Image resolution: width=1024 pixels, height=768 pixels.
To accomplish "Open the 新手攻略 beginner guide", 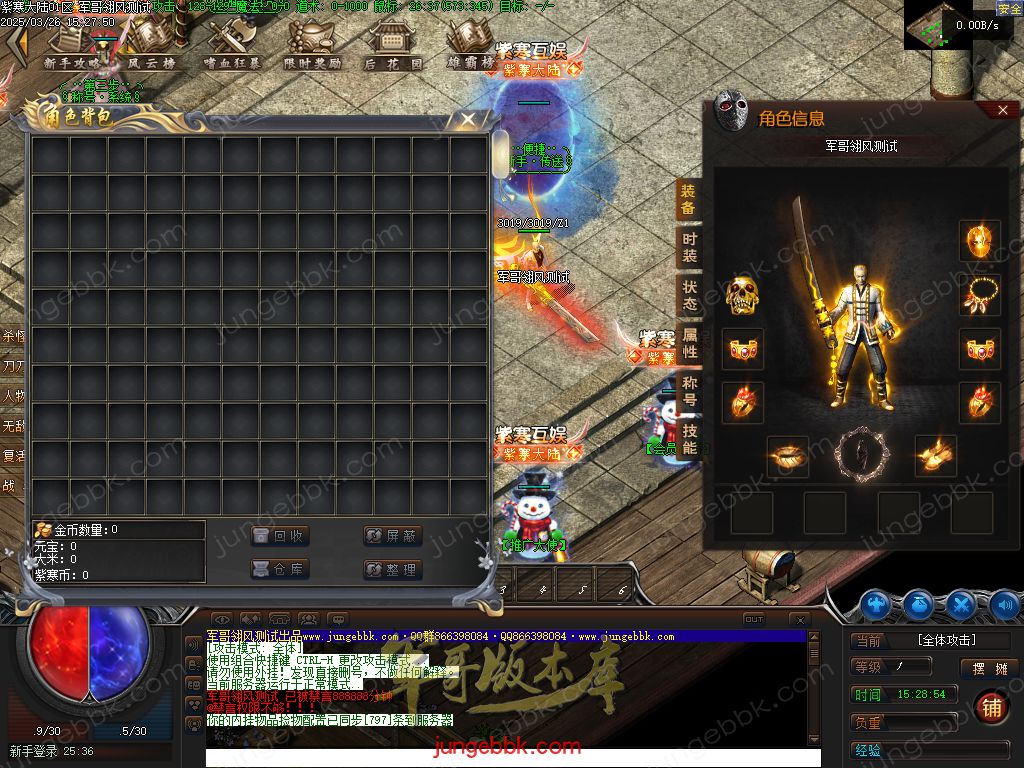I will point(72,45).
